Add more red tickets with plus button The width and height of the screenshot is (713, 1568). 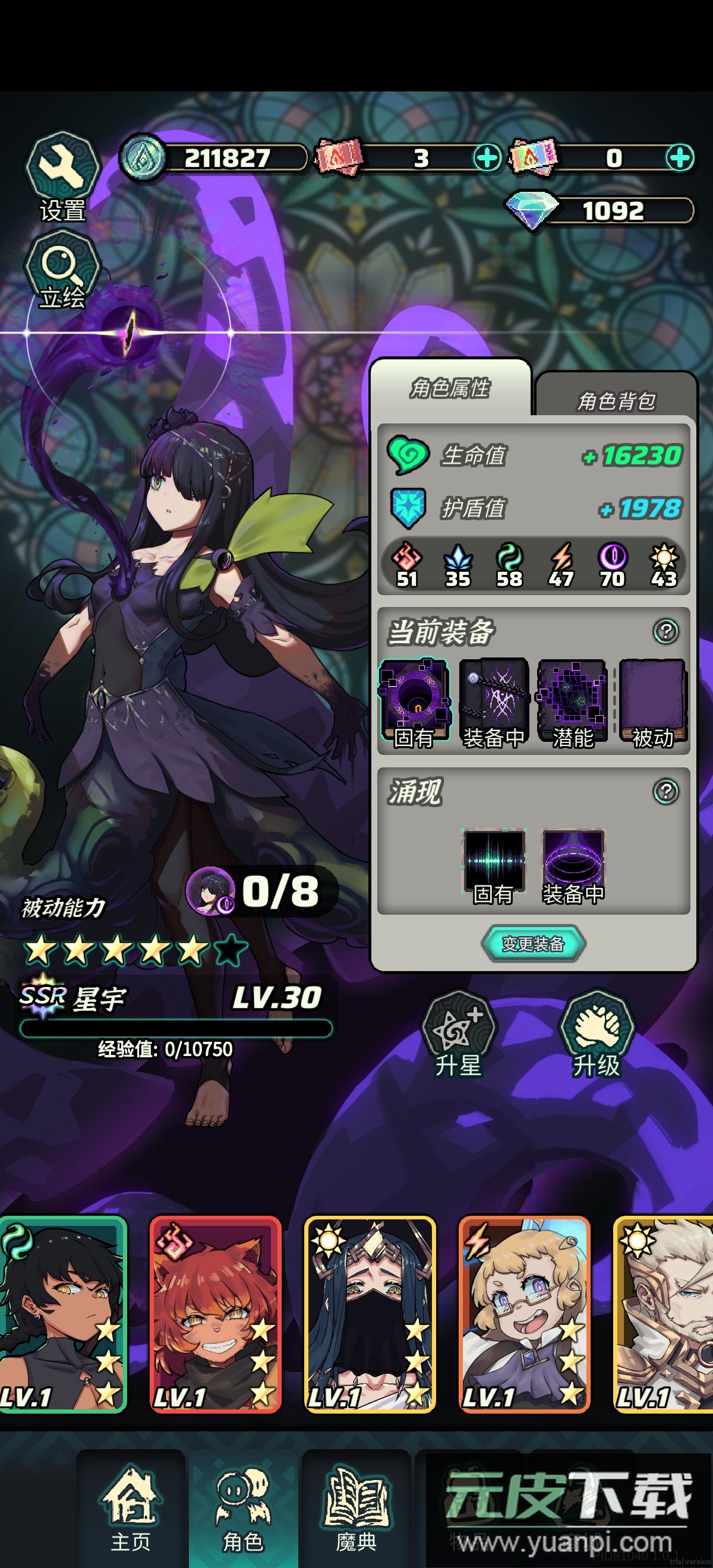(x=487, y=158)
